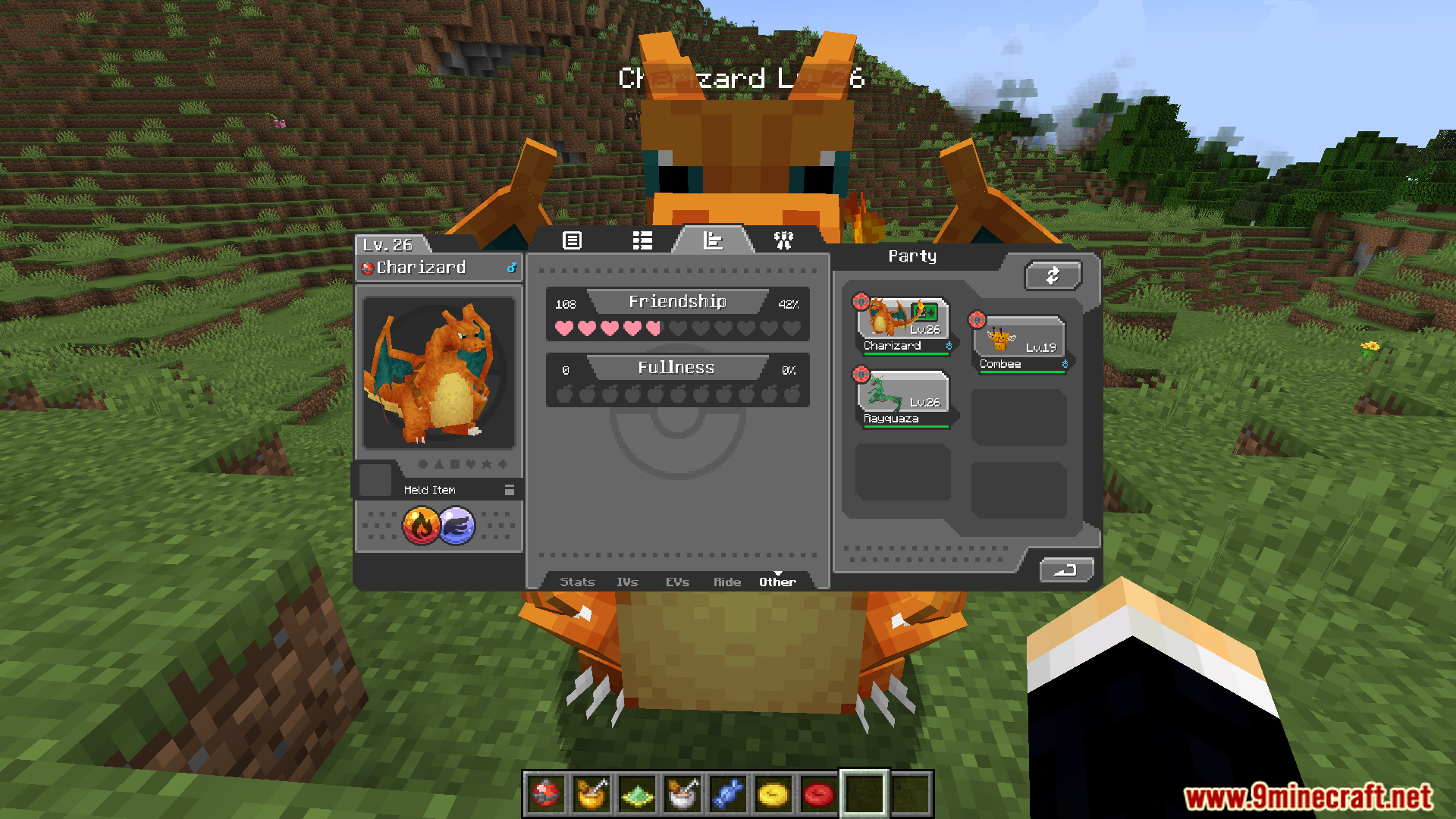Select the blue candy hotbar slot

pyautogui.click(x=728, y=794)
